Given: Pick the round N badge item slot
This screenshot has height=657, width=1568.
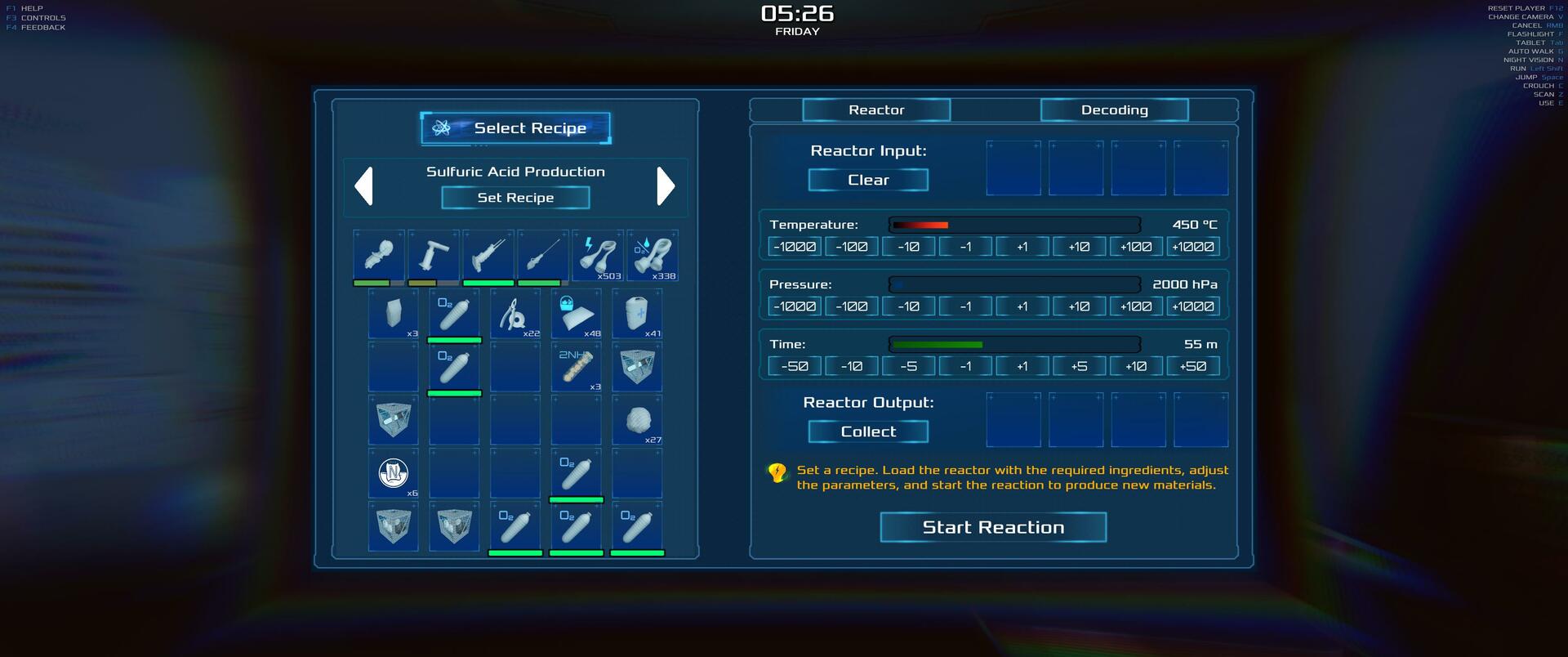Looking at the screenshot, I should [393, 473].
